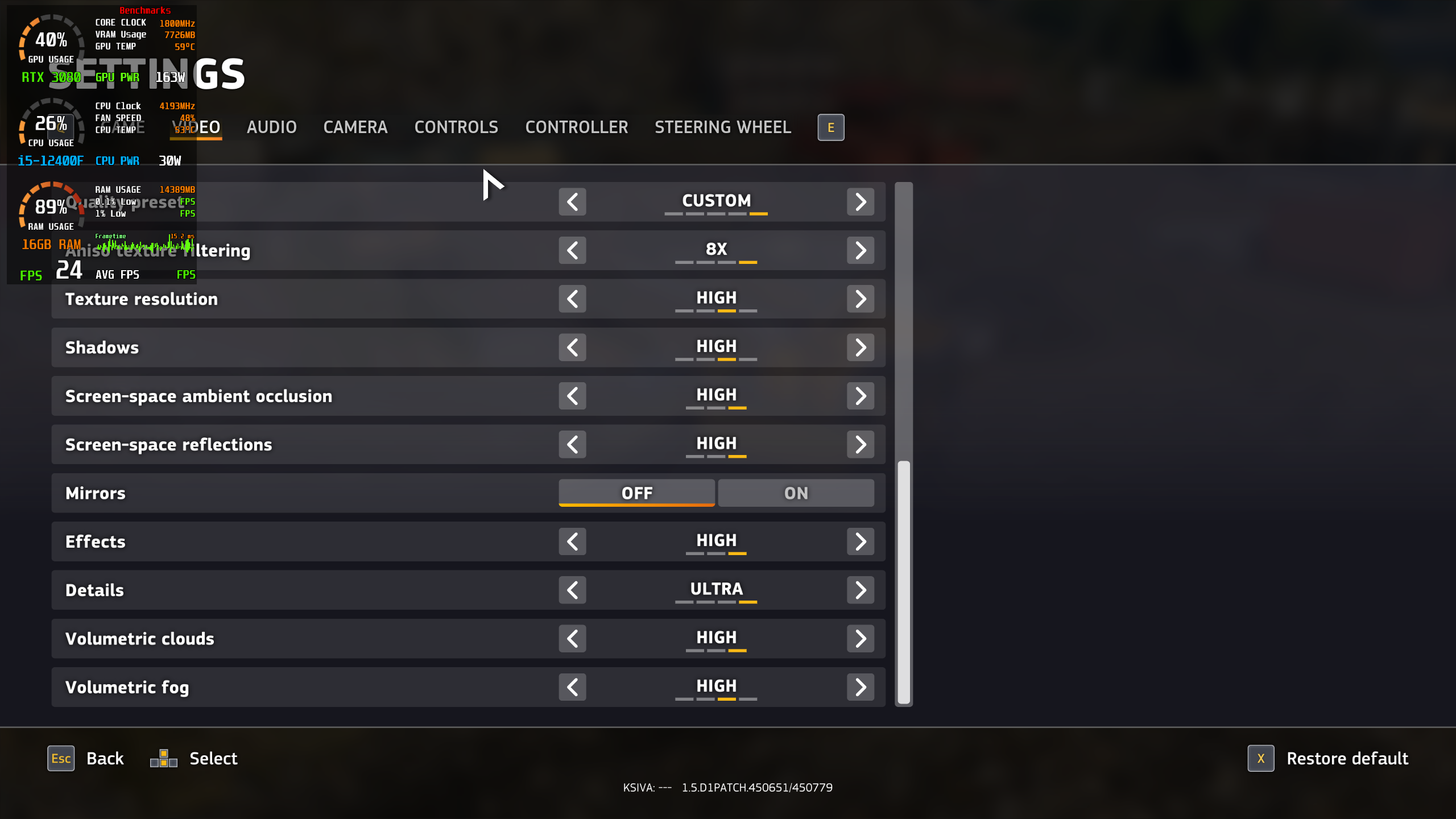
Task: Select the CONTROLLER tab
Action: coord(576,127)
